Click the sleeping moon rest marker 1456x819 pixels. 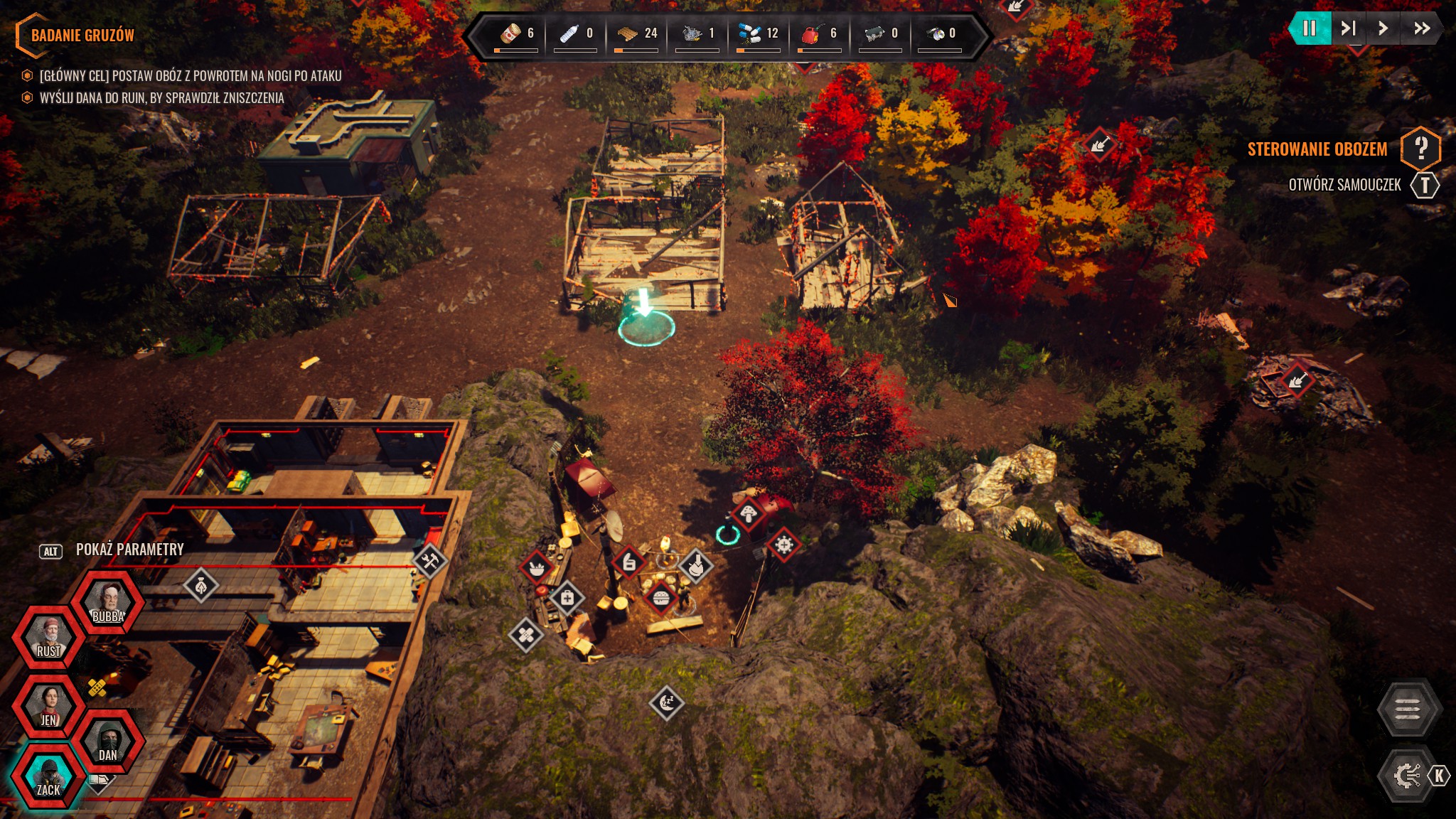(x=667, y=703)
